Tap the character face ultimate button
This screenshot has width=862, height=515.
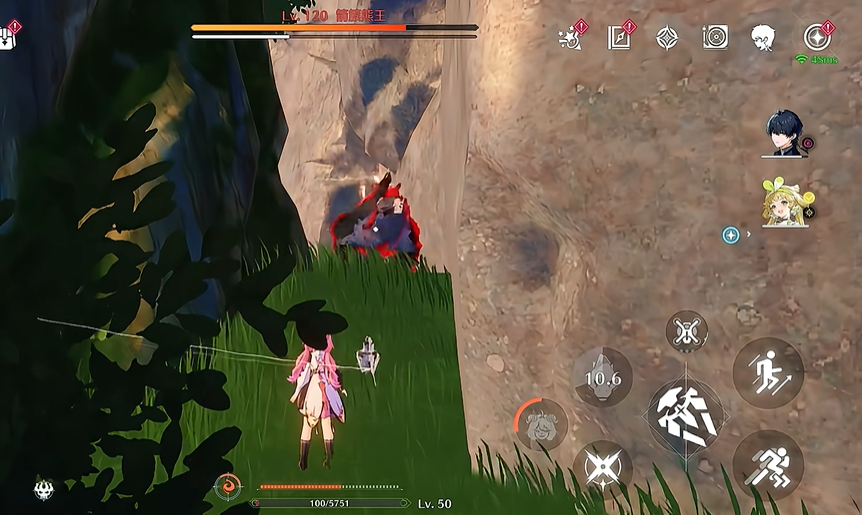click(x=543, y=424)
